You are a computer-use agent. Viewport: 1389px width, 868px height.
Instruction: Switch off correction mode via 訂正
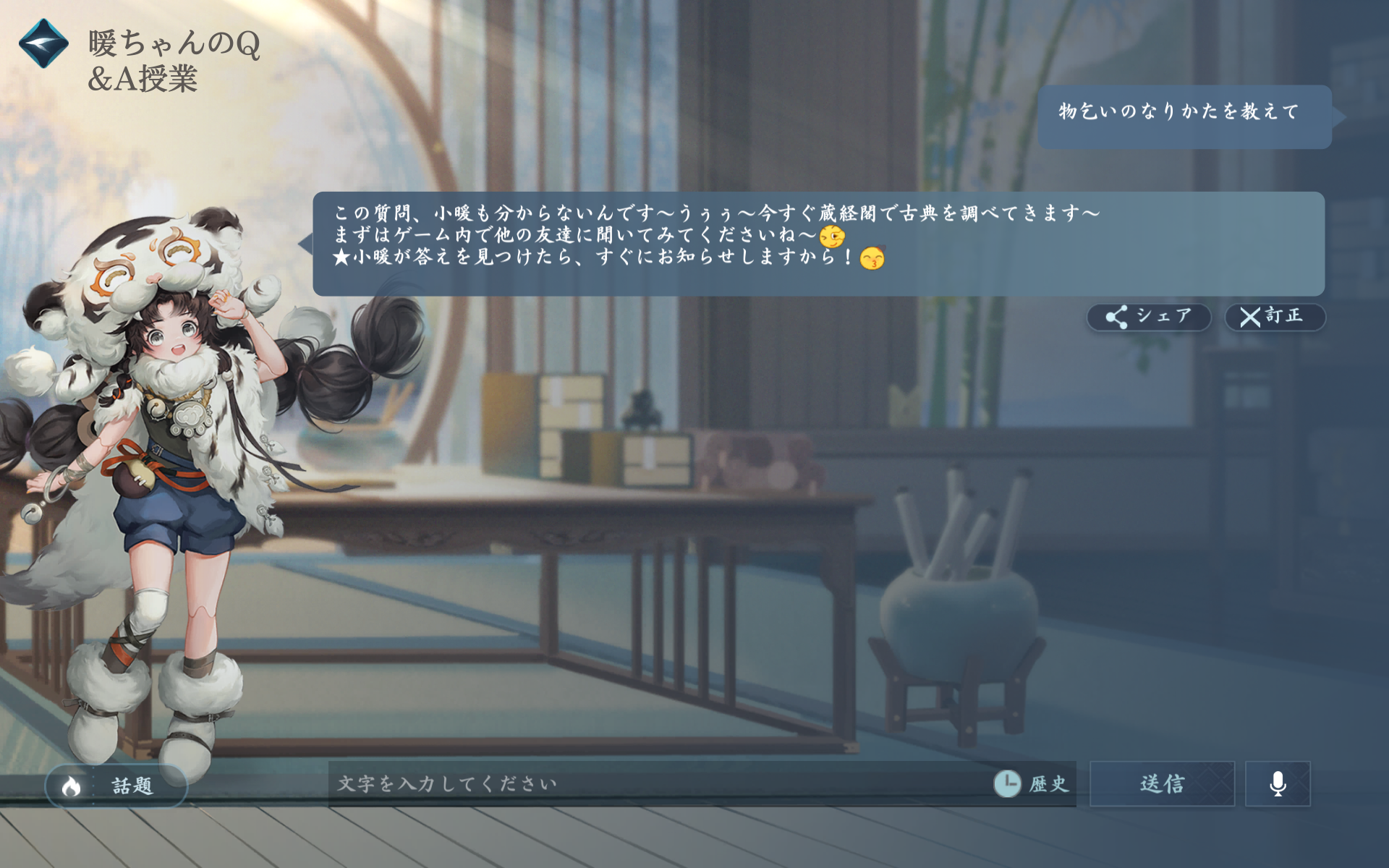click(x=1273, y=315)
